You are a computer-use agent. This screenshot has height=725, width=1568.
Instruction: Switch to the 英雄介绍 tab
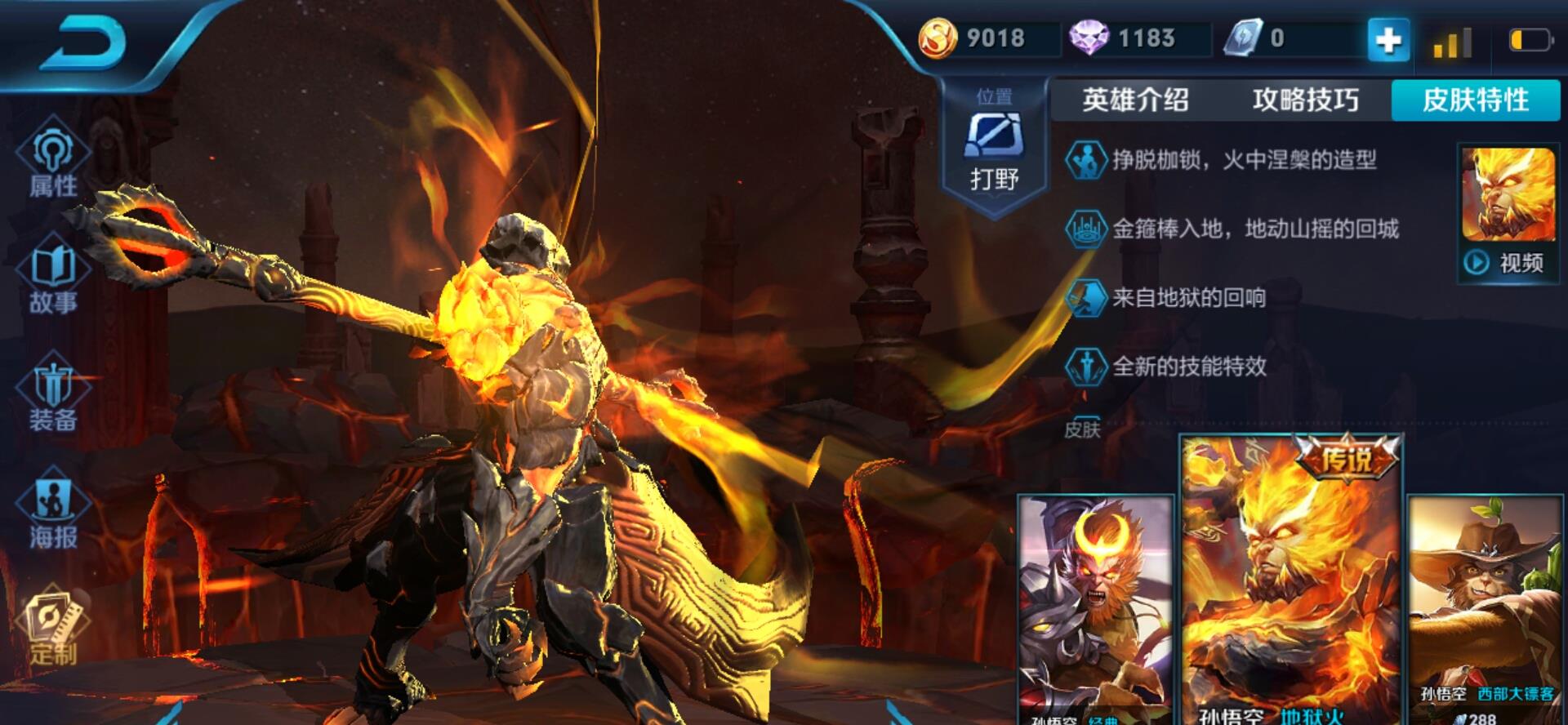pyautogui.click(x=1135, y=100)
